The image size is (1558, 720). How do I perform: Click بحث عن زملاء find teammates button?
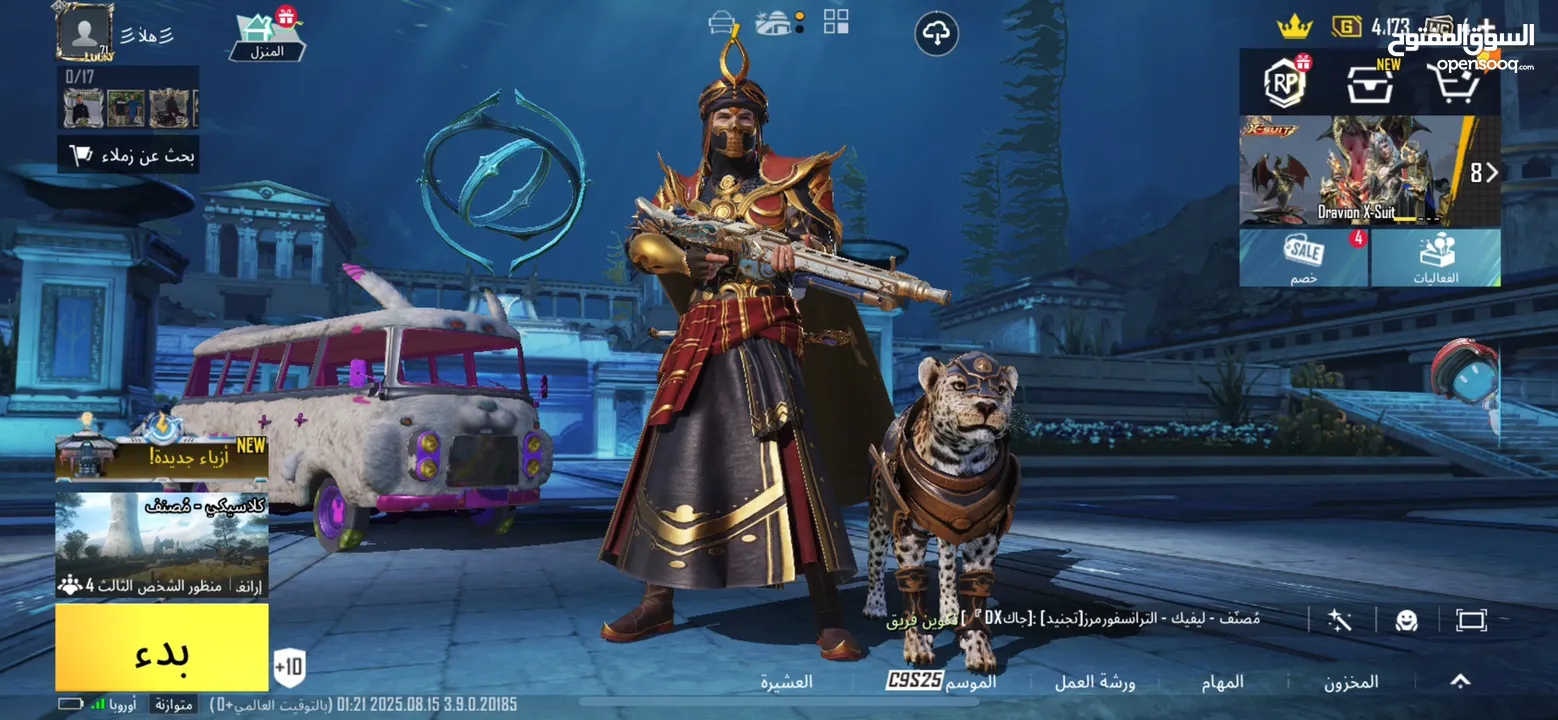pos(129,155)
